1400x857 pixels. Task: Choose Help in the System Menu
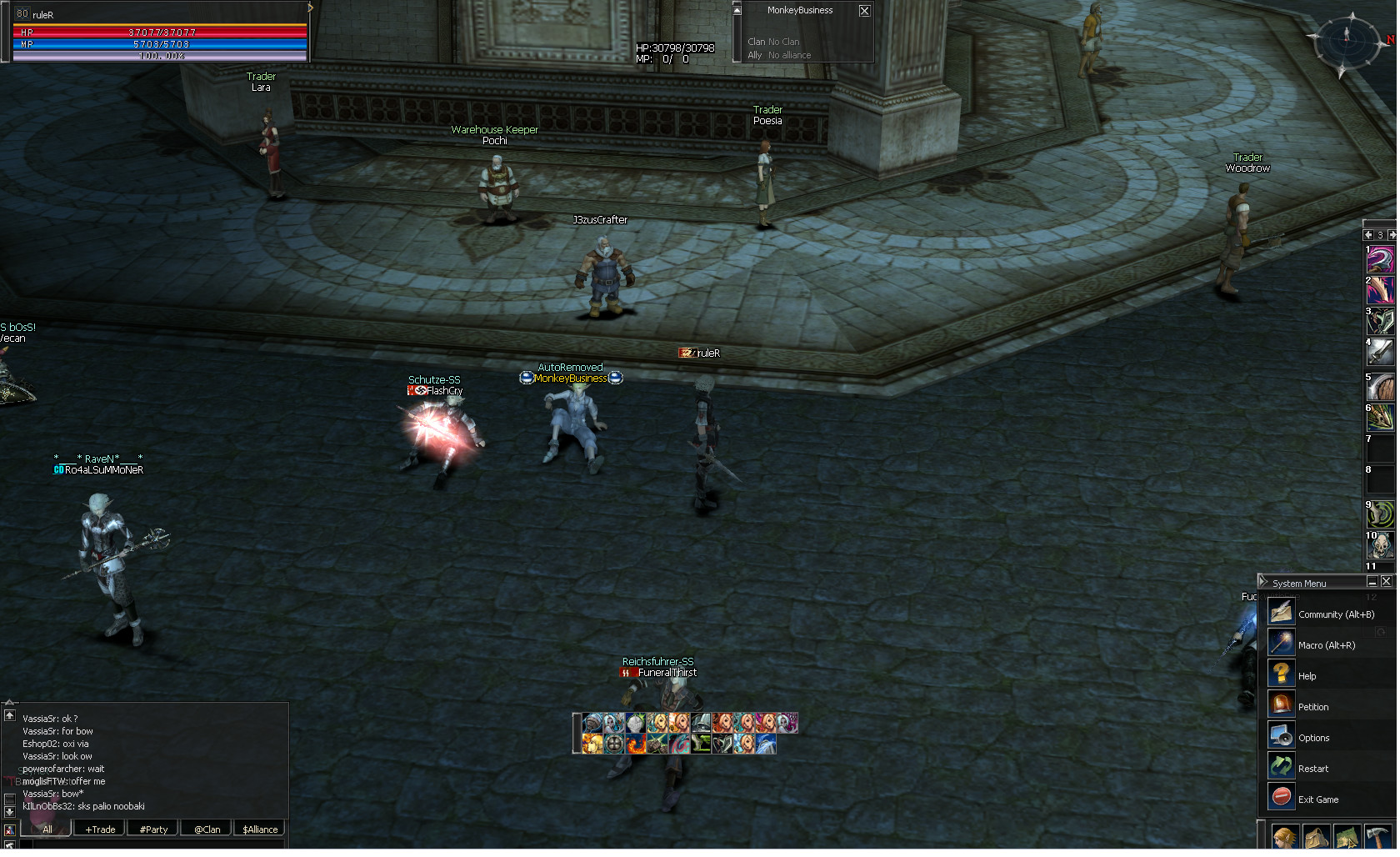pos(1307,677)
